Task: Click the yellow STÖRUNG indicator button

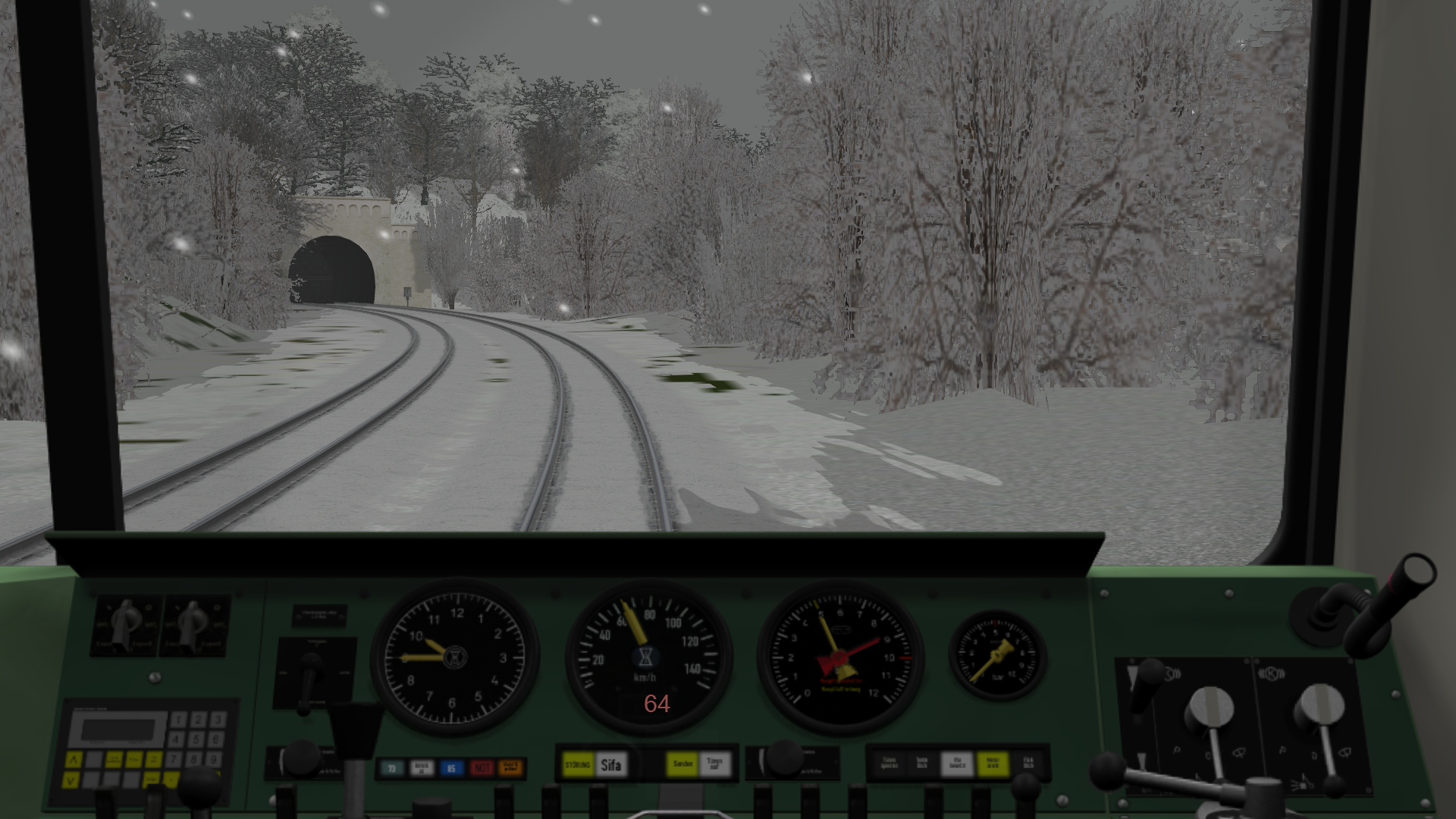Action: point(578,765)
